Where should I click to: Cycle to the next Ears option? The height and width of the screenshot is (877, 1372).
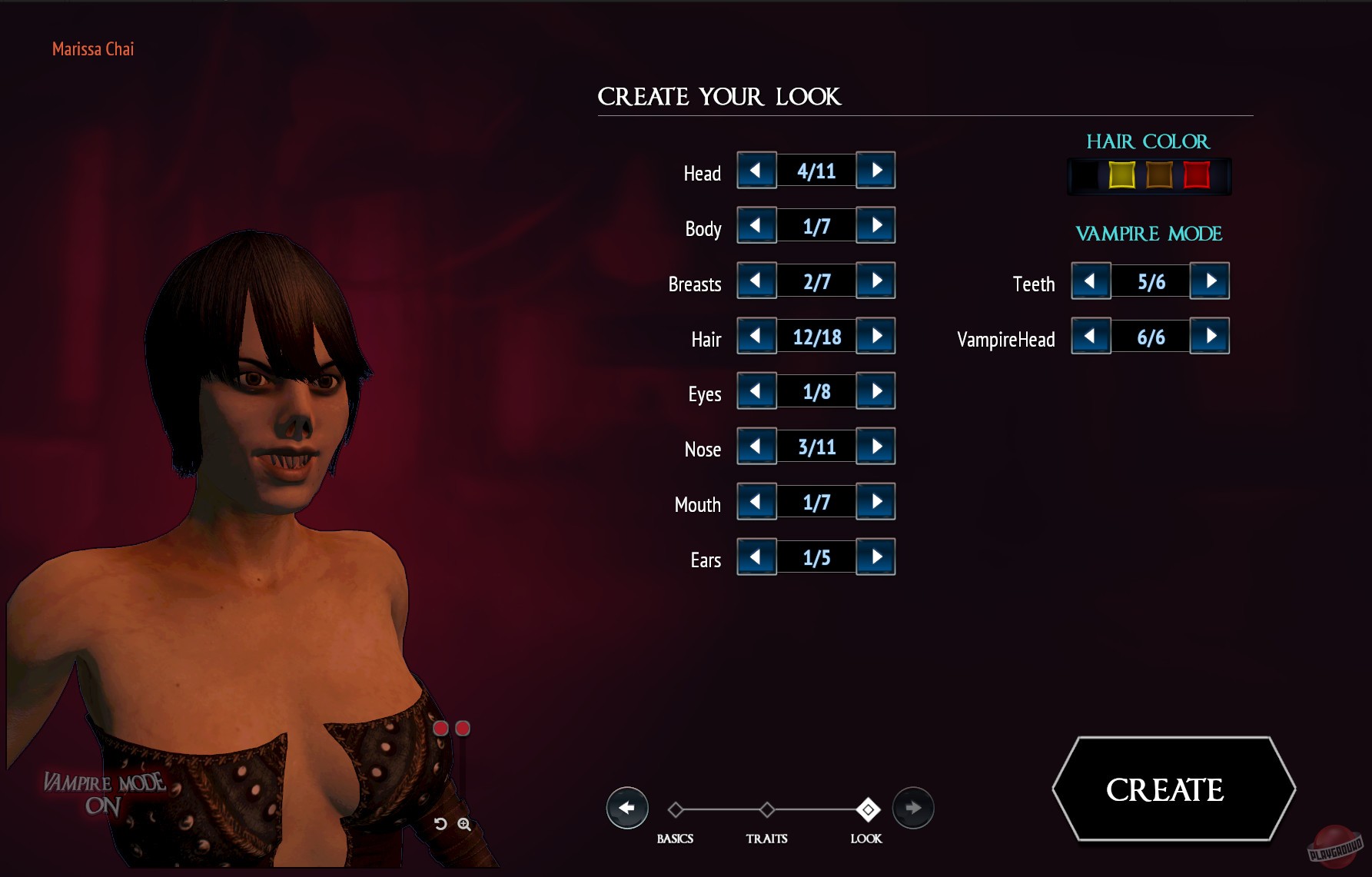pyautogui.click(x=876, y=558)
